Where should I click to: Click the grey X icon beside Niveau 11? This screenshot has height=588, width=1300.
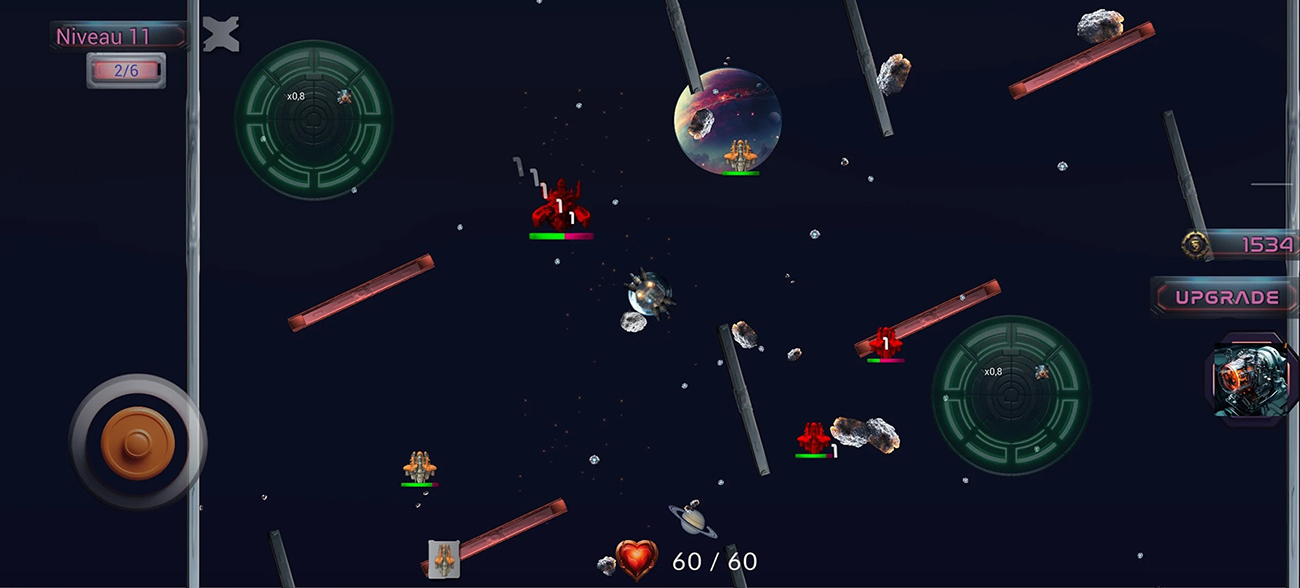(221, 35)
